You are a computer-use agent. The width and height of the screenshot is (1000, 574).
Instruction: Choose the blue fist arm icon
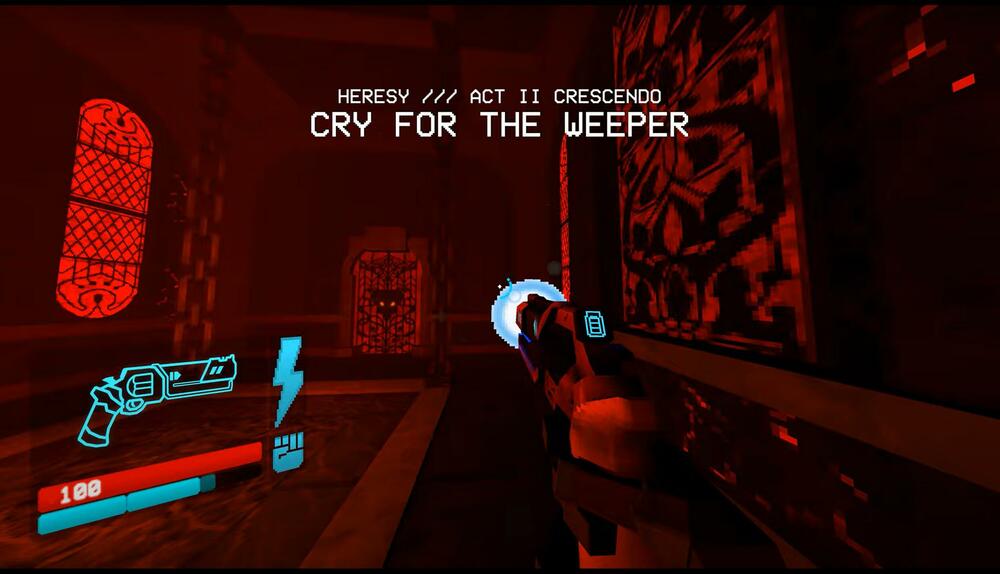pyautogui.click(x=287, y=452)
